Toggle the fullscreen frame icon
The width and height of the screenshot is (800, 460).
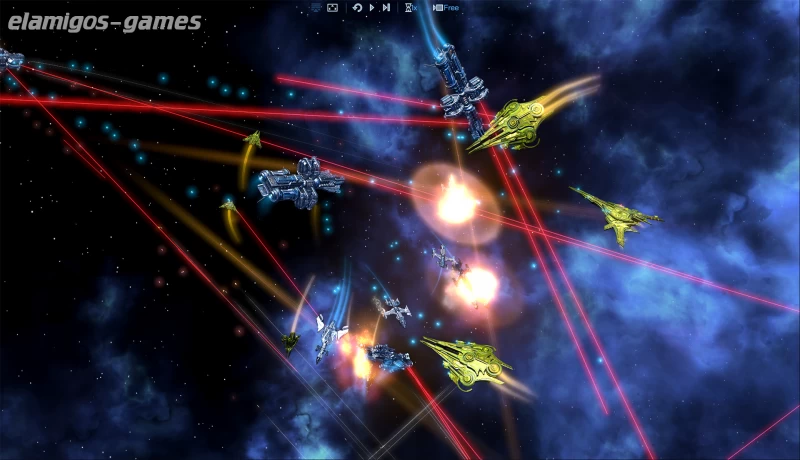tap(332, 8)
